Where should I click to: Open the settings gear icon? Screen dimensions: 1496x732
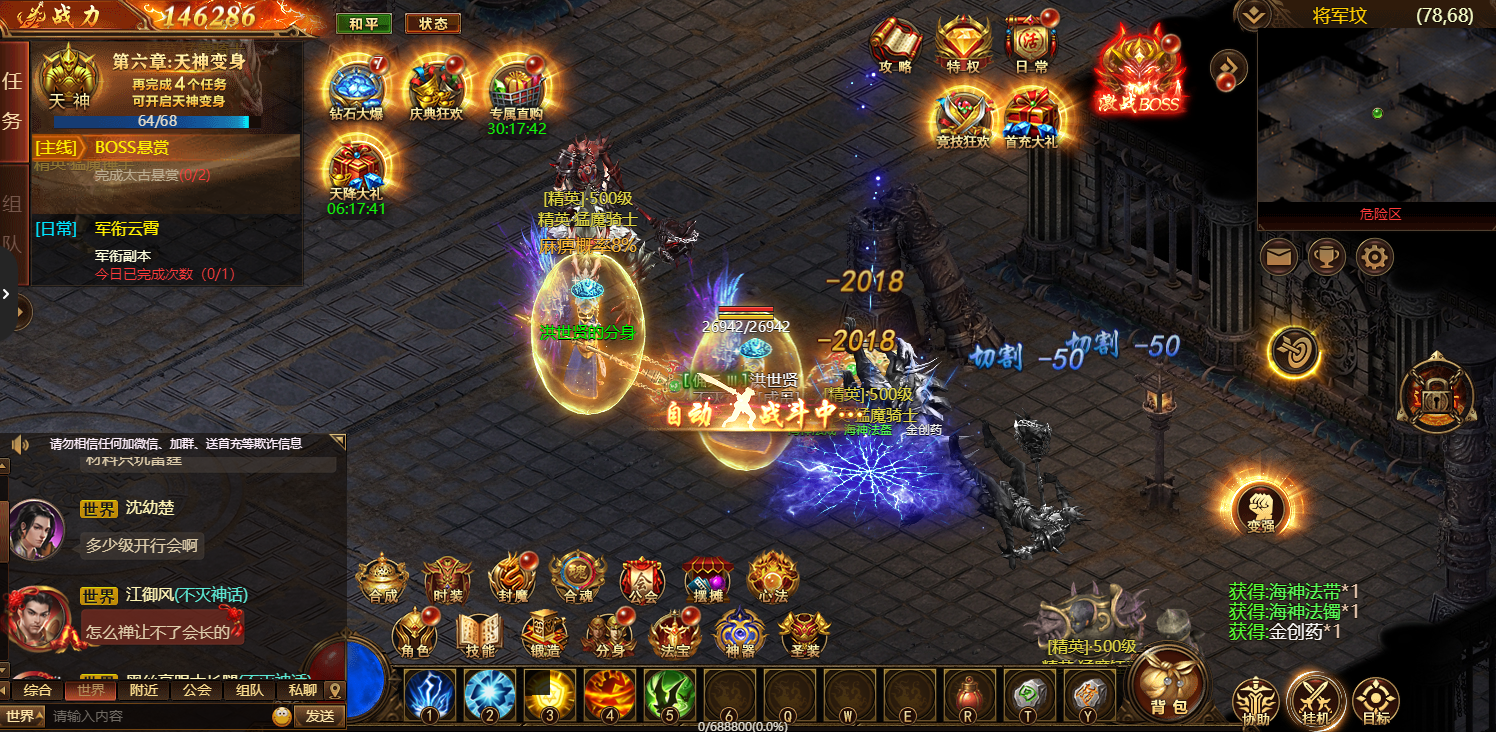(x=1375, y=258)
